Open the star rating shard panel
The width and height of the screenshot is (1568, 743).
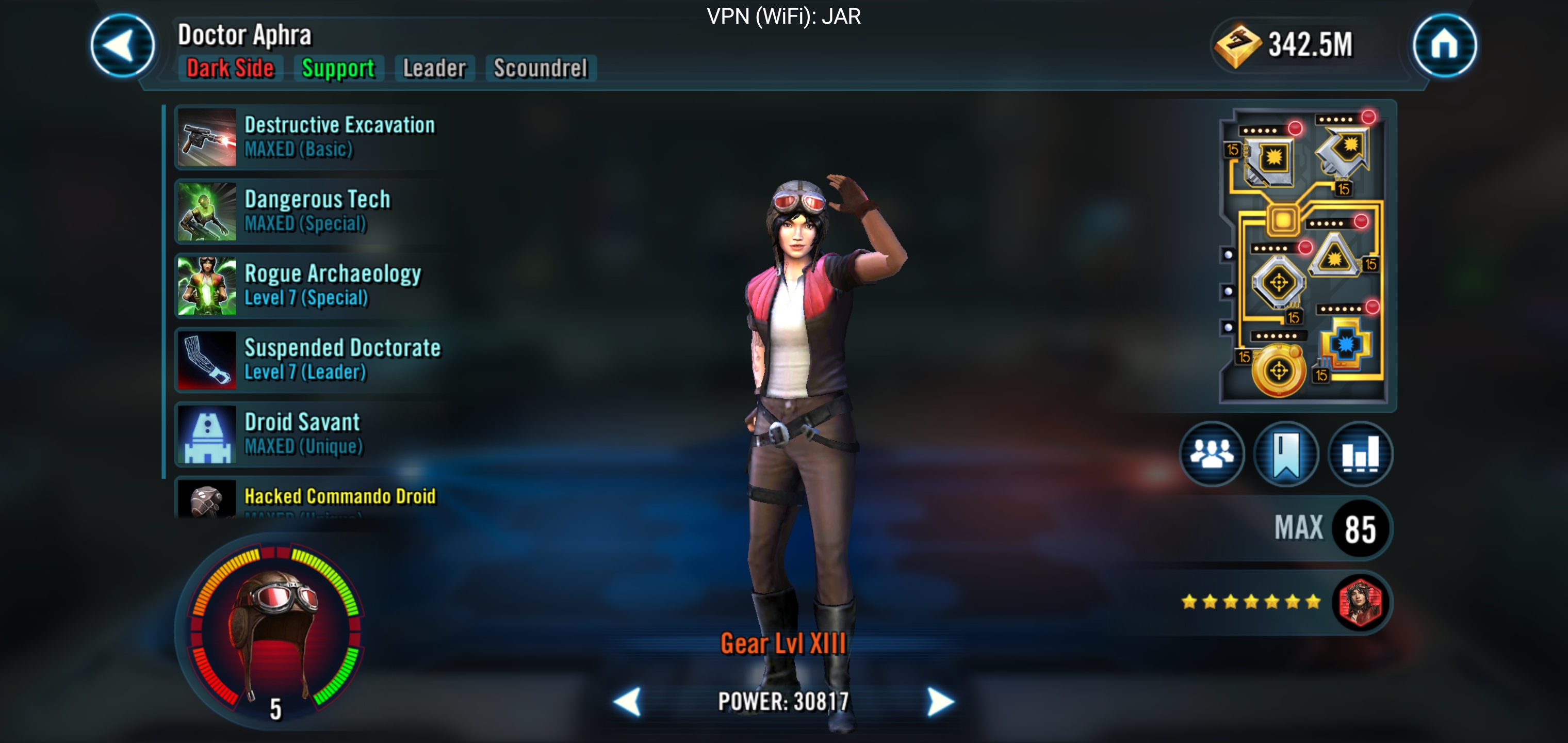click(x=1284, y=602)
